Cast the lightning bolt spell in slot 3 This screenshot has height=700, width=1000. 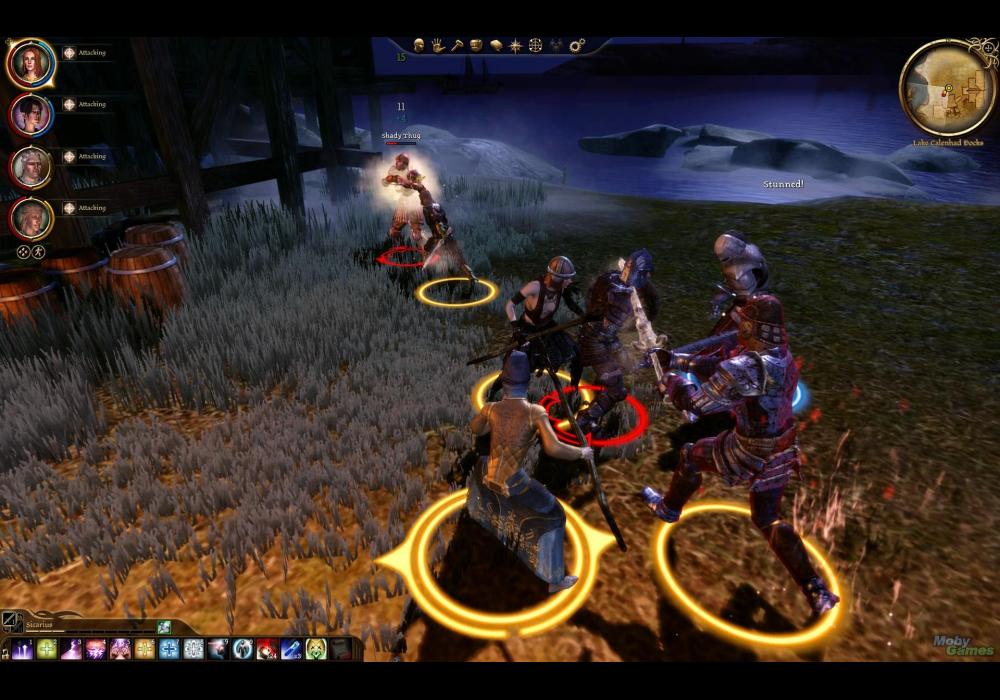pyautogui.click(x=71, y=649)
